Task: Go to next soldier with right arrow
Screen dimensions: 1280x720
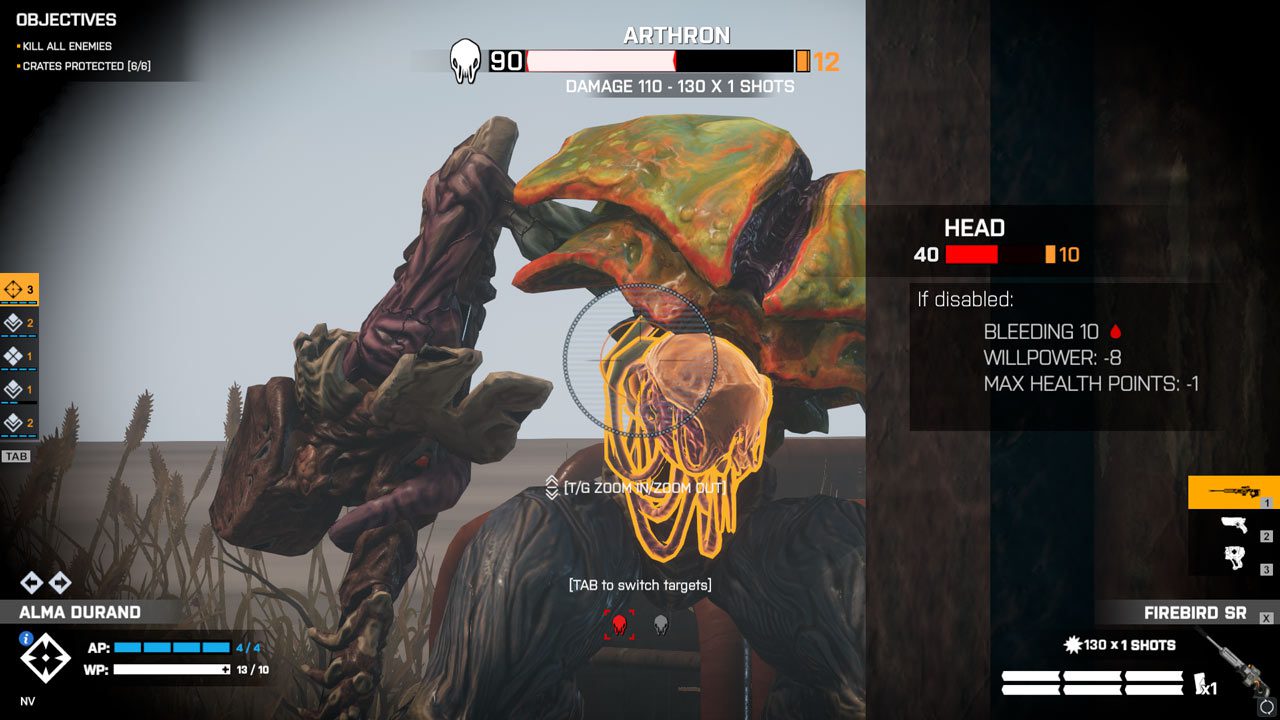Action: click(x=60, y=582)
